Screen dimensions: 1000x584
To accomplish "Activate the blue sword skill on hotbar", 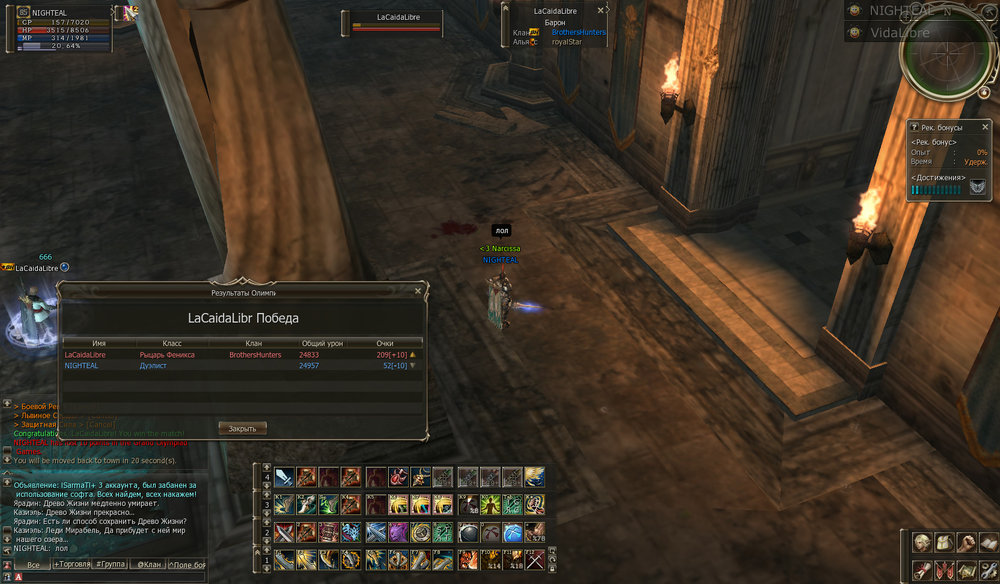I will [x=285, y=477].
